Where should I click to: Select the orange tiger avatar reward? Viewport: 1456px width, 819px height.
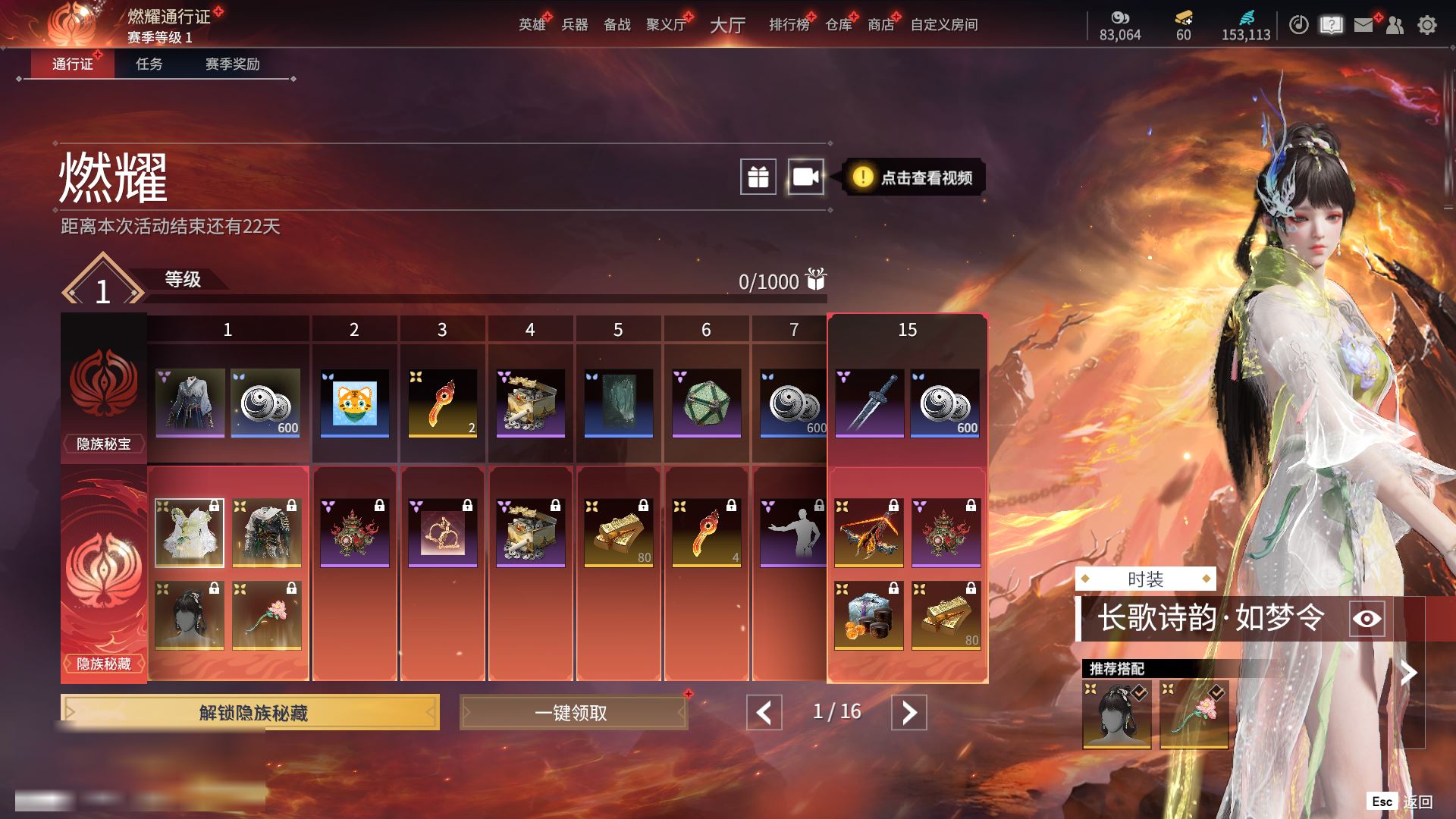[x=355, y=403]
